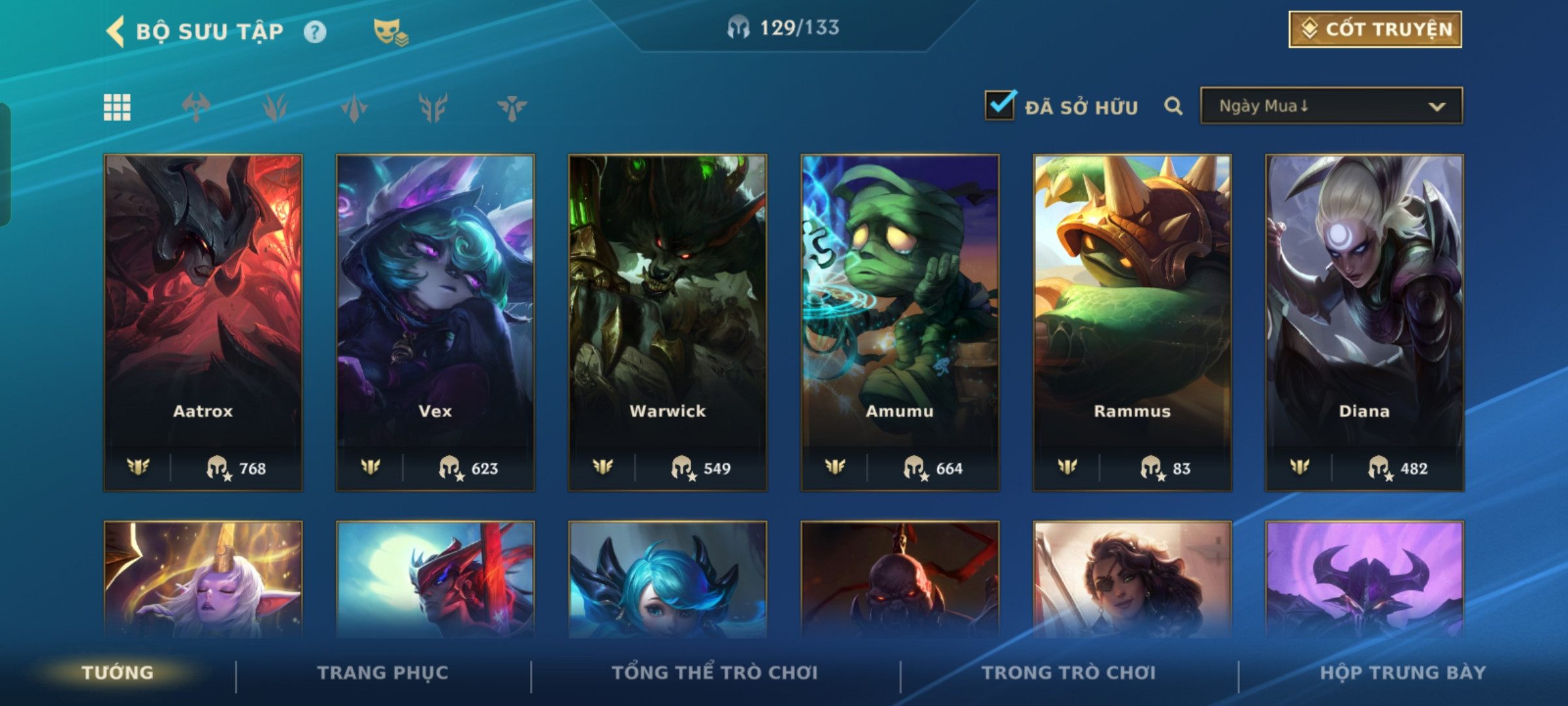Switch to the Tướng tab
The image size is (1568, 706).
[118, 673]
